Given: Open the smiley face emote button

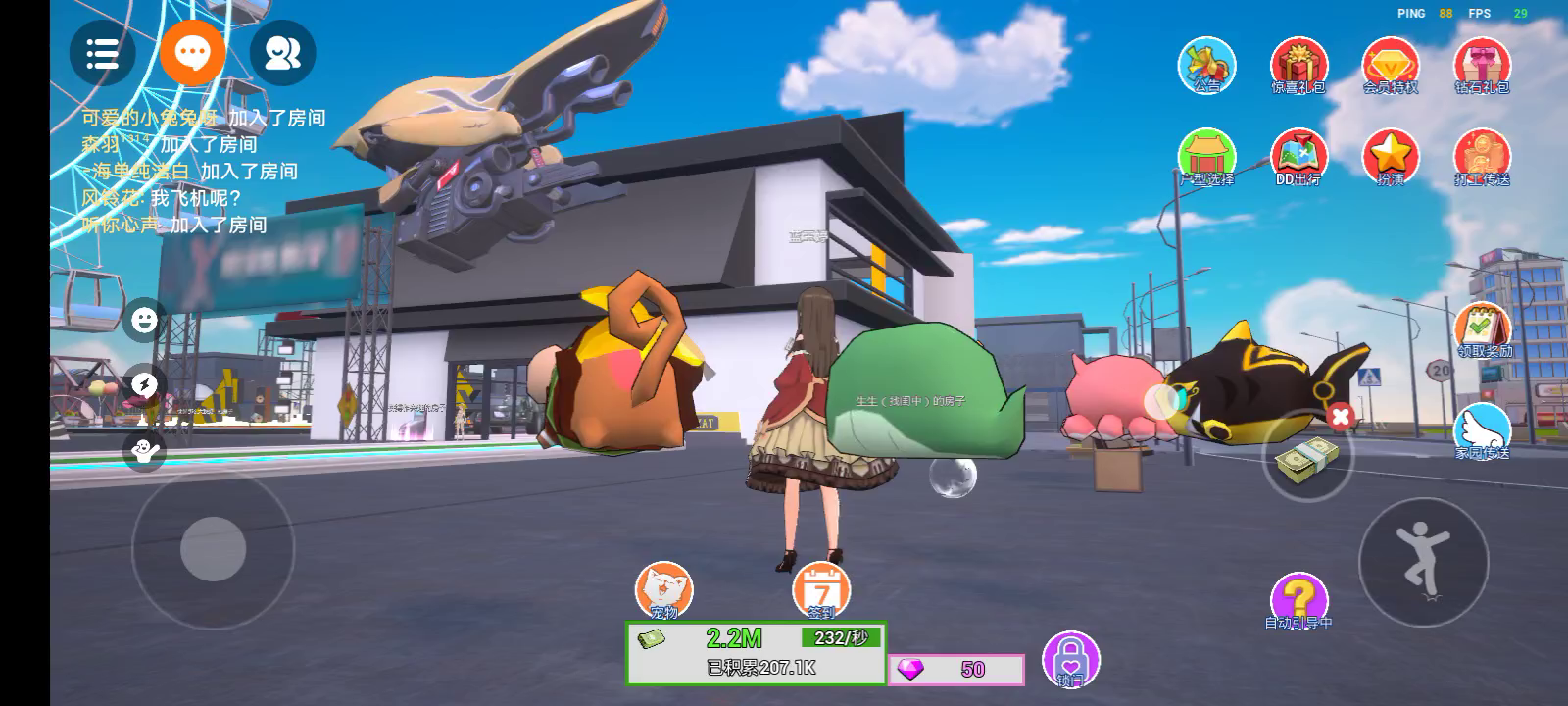Looking at the screenshot, I should pos(144,320).
